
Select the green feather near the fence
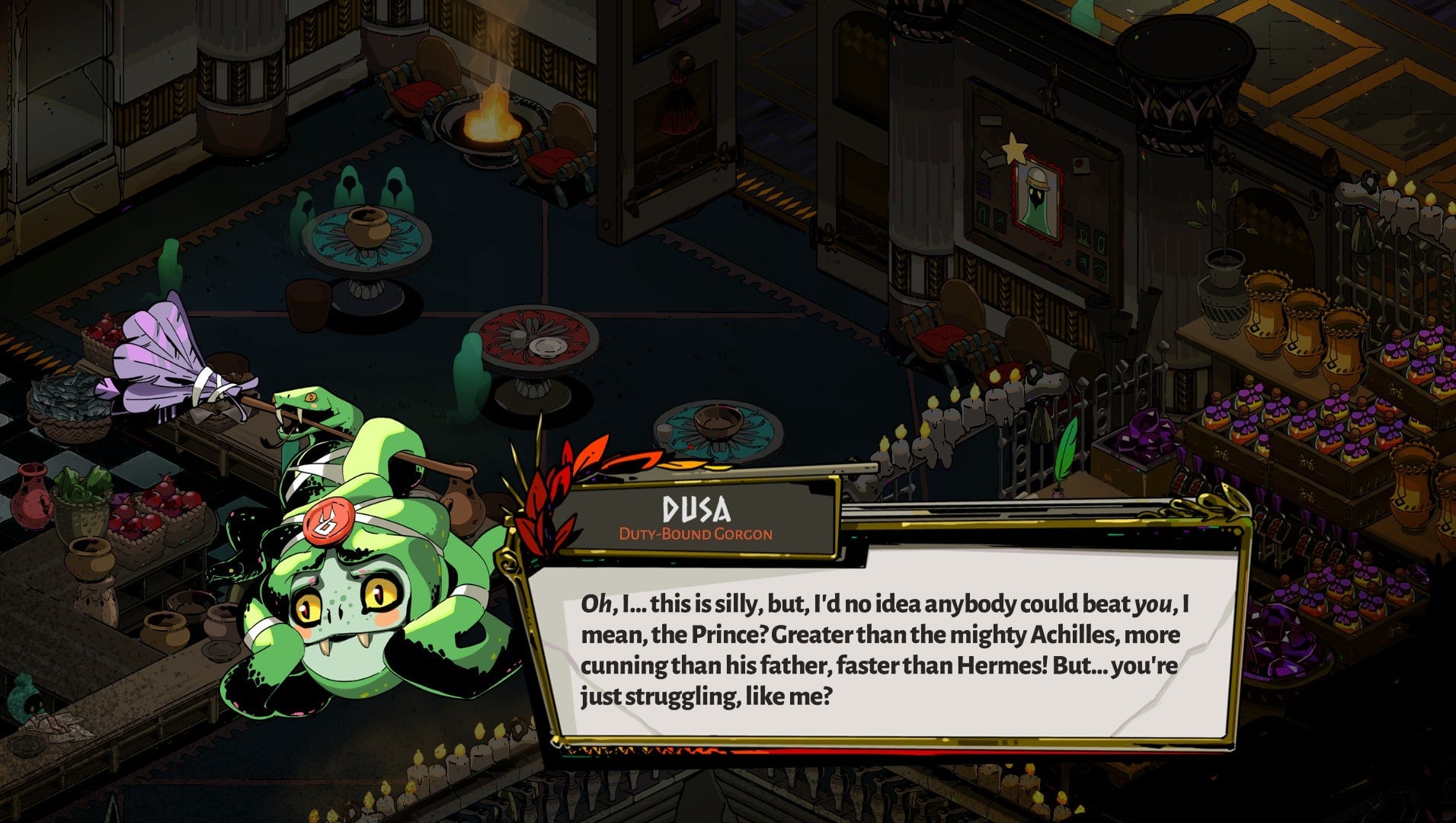[x=1067, y=446]
